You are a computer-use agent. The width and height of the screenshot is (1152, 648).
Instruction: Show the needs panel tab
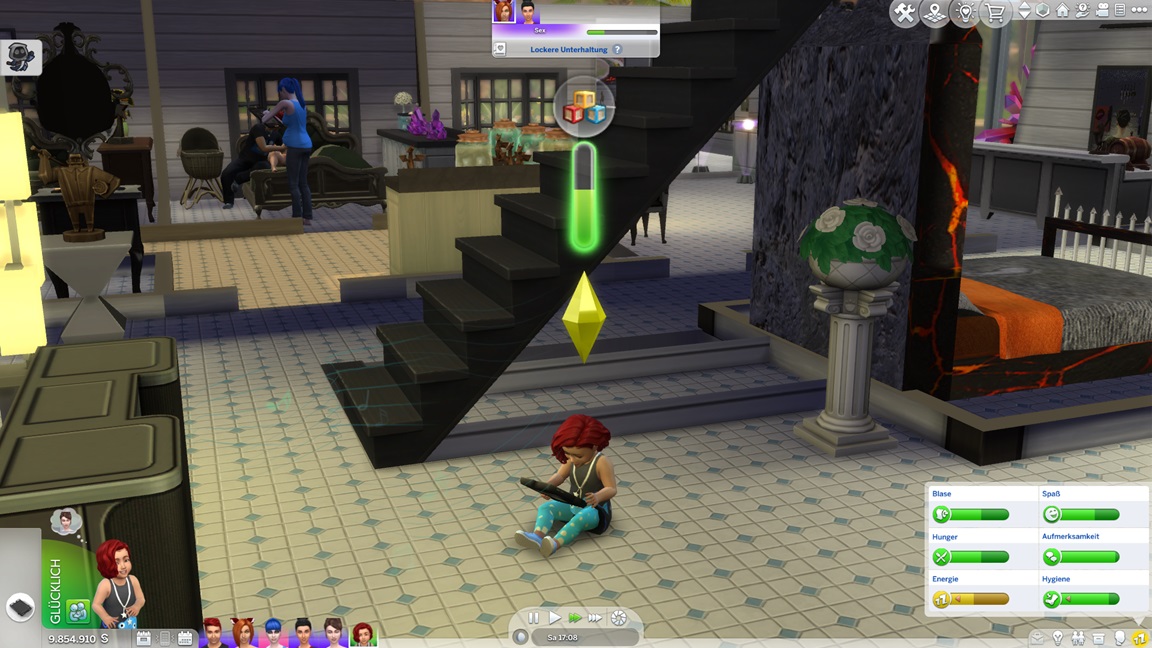pyautogui.click(x=1139, y=638)
